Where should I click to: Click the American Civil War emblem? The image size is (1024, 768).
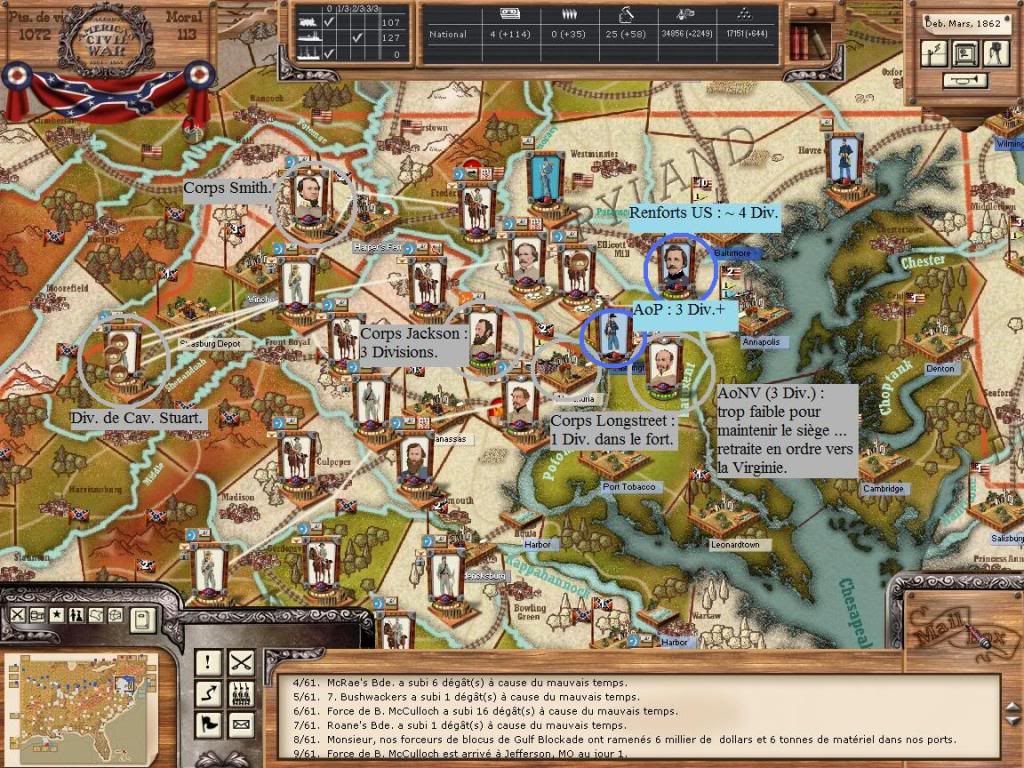point(105,40)
